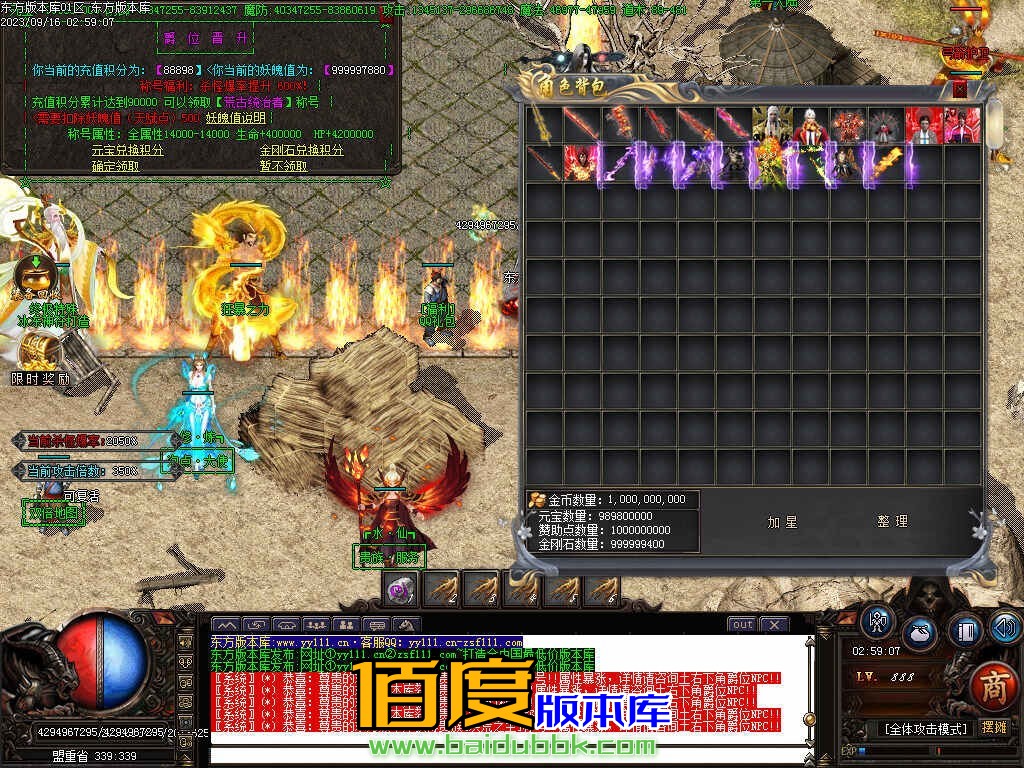Click the 加星 button in the bag
Screen dimensions: 1024x768
tap(782, 521)
